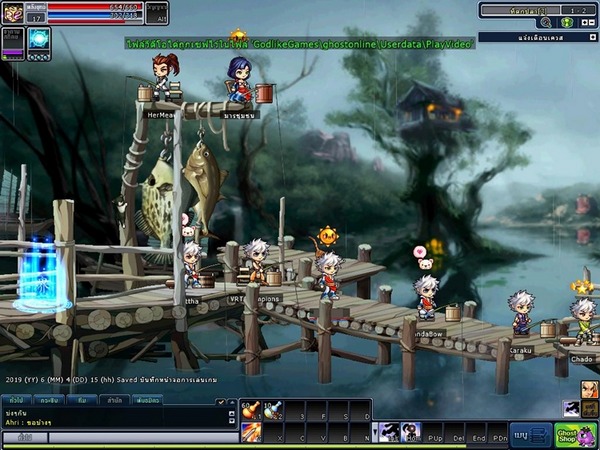The width and height of the screenshot is (600, 450).
Task: Activate the orange slash skill in hotbar
Action: click(x=250, y=432)
